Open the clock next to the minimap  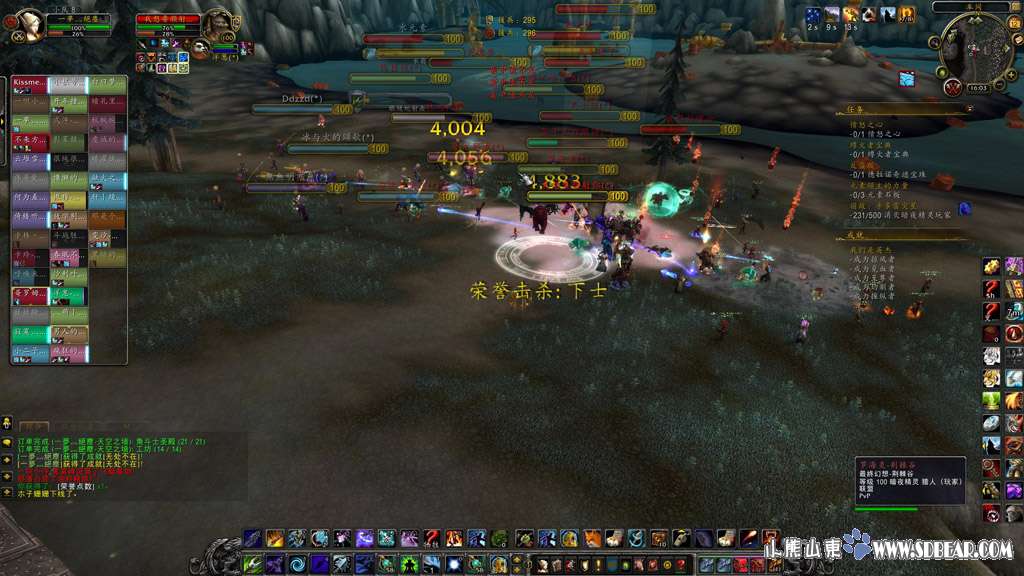click(x=978, y=87)
